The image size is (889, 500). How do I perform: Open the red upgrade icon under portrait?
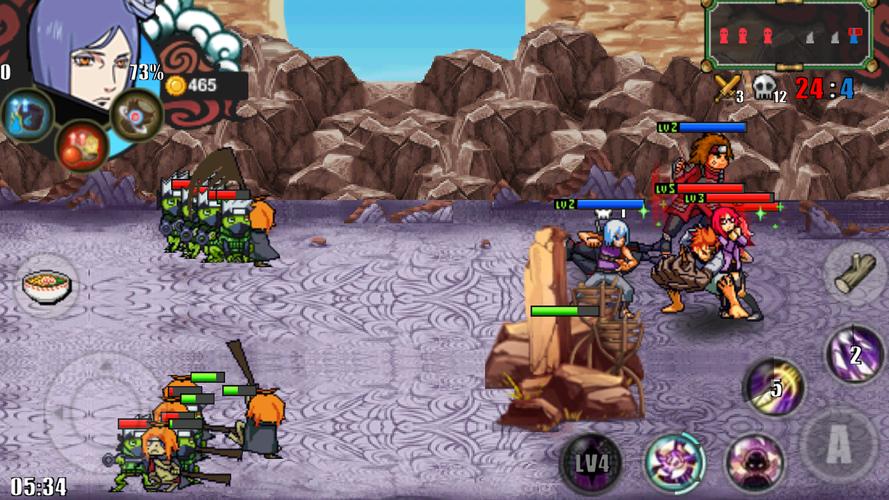point(81,146)
